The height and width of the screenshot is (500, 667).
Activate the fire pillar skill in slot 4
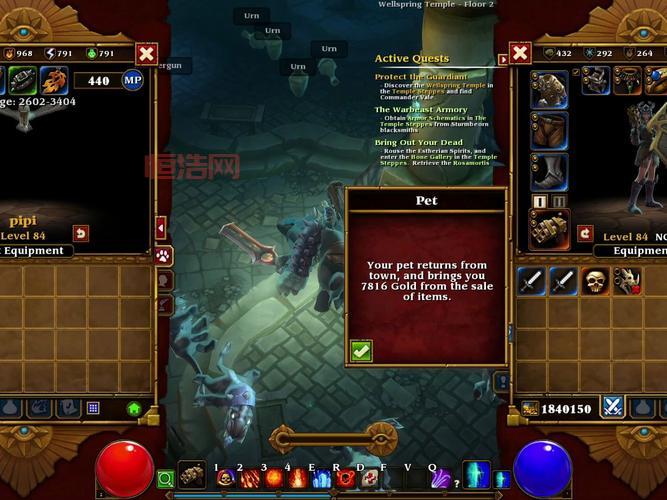pos(298,479)
